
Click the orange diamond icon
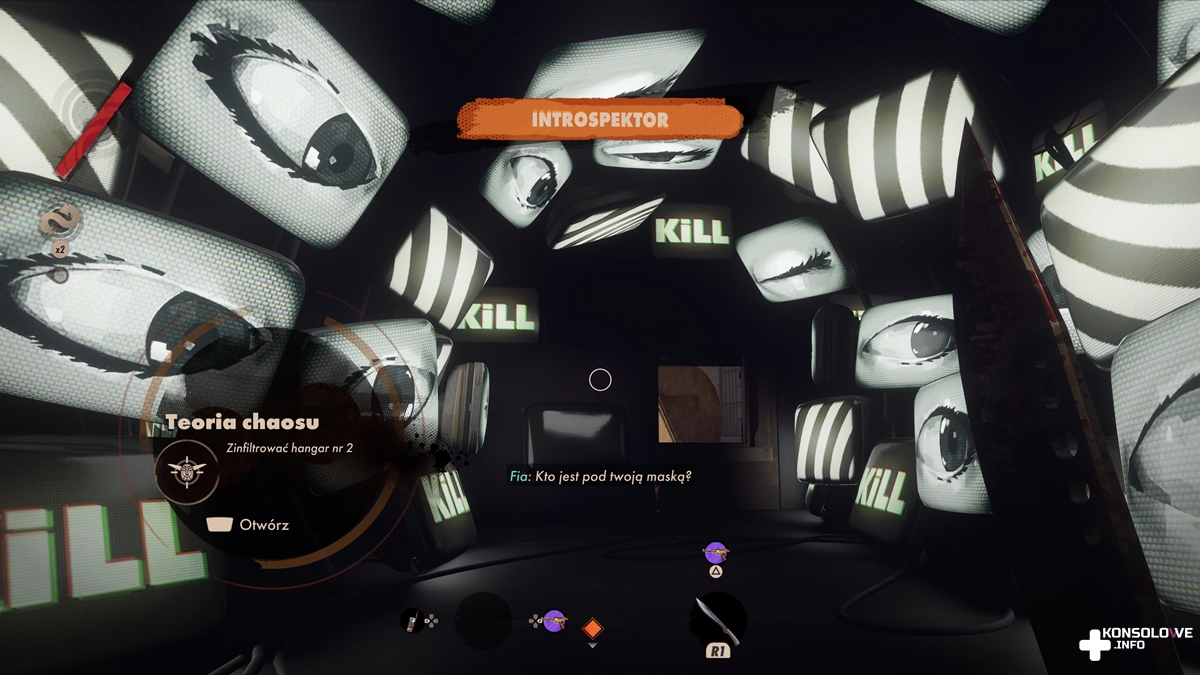593,629
